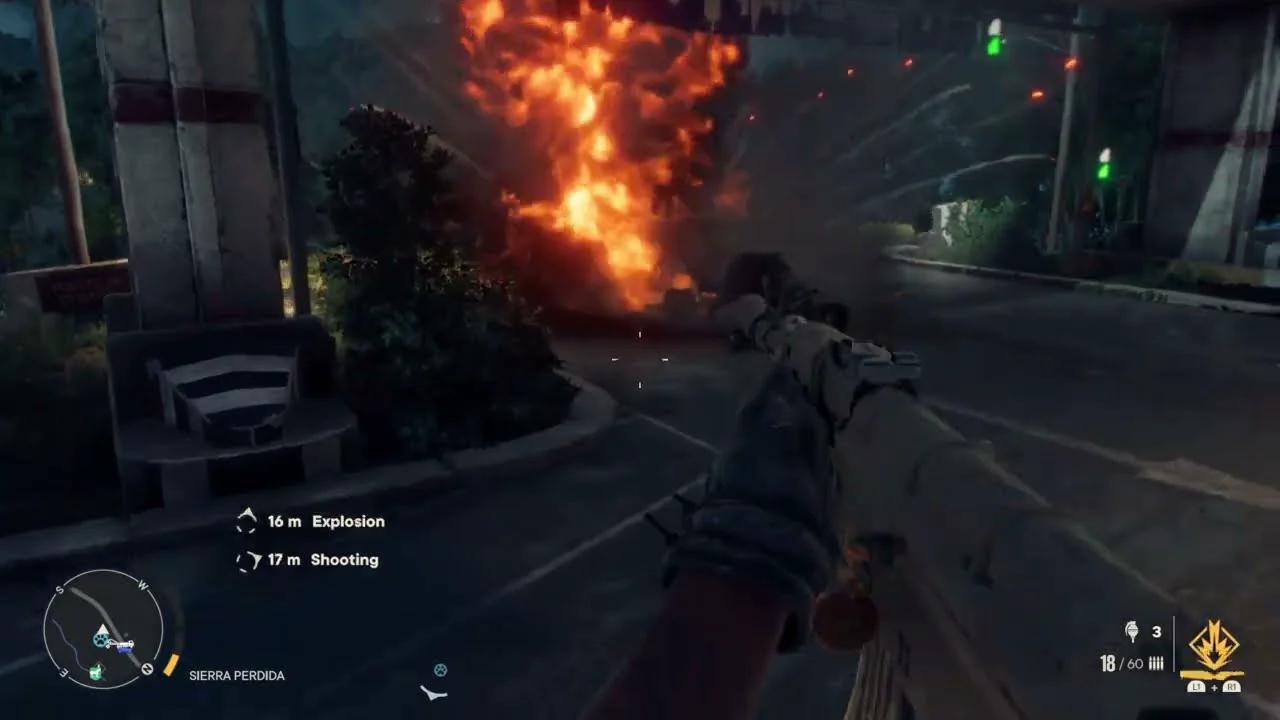Select the blue vehicle icon on the minimap
The width and height of the screenshot is (1280, 720).
[x=125, y=649]
